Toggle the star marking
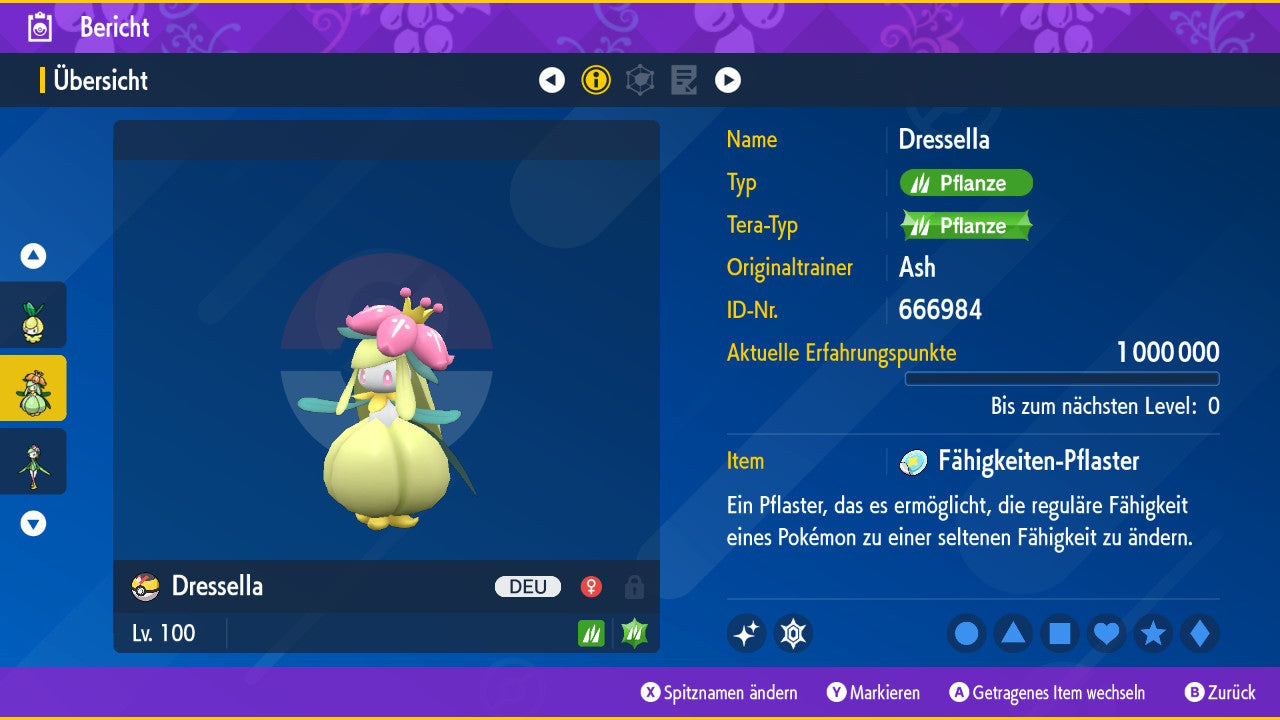Viewport: 1280px width, 720px height. [x=1153, y=634]
